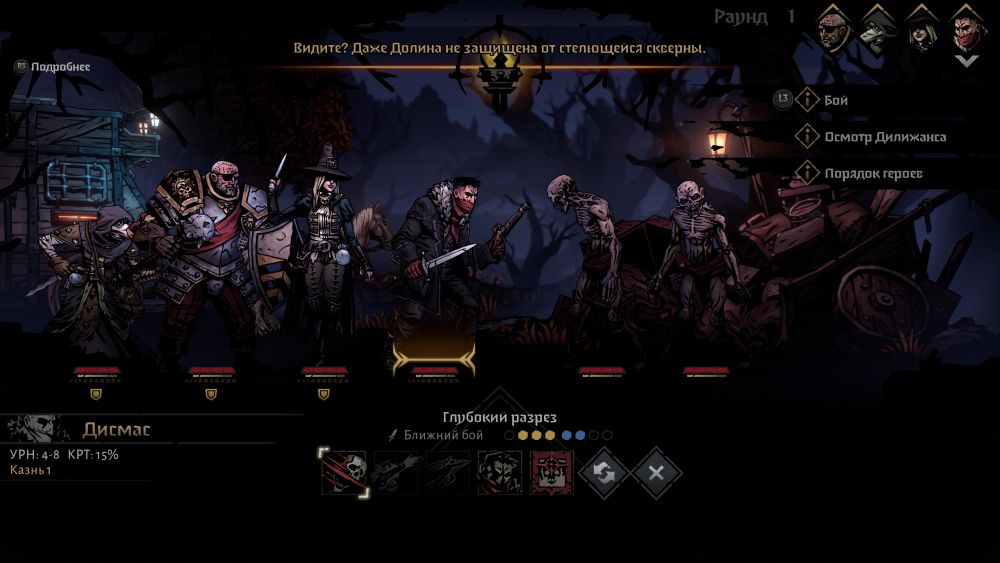Activate the masked highwayman portrait skill
The height and width of the screenshot is (563, 1000).
pyautogui.click(x=499, y=472)
